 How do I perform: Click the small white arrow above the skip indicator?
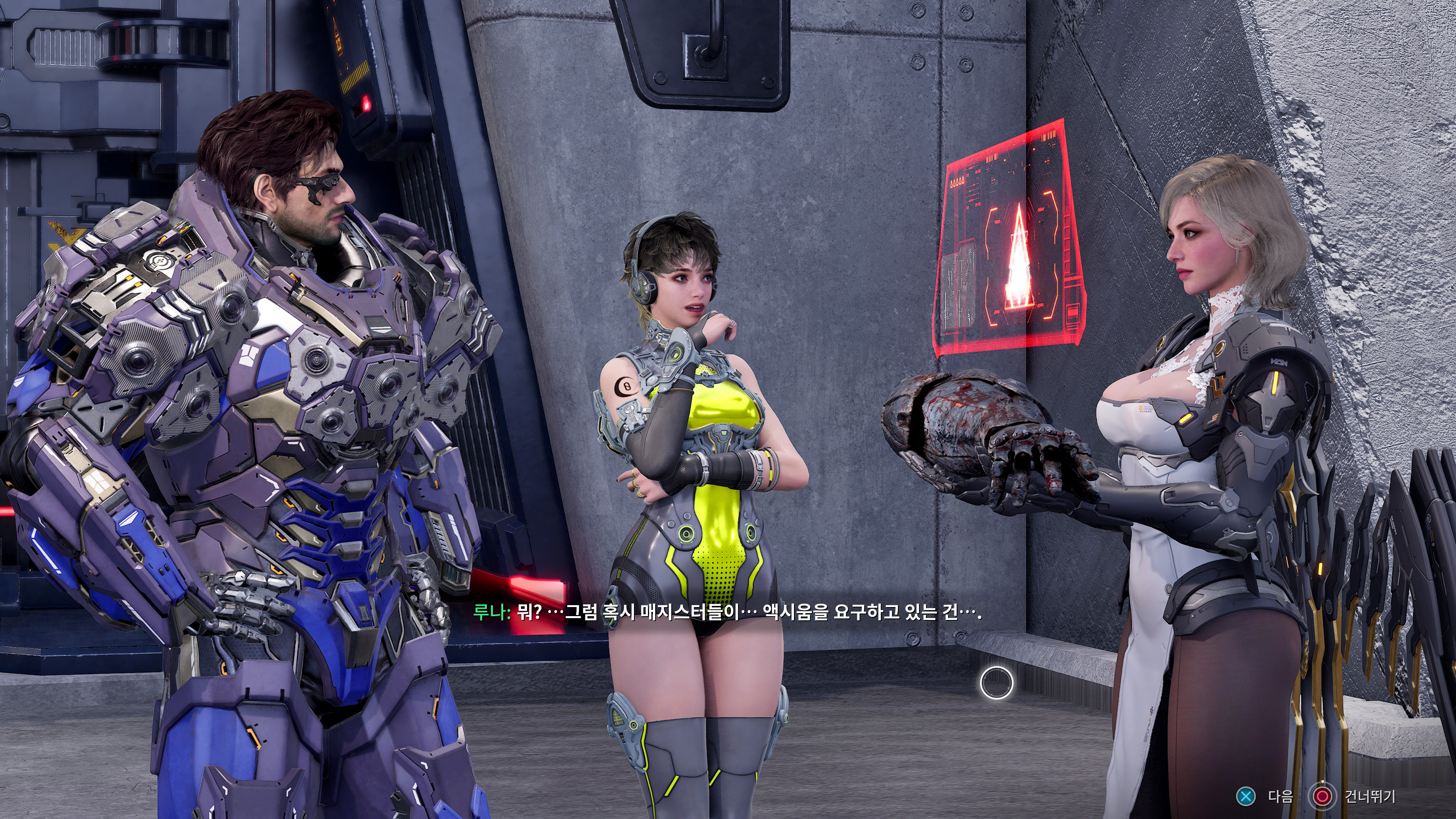pyautogui.click(x=1323, y=782)
